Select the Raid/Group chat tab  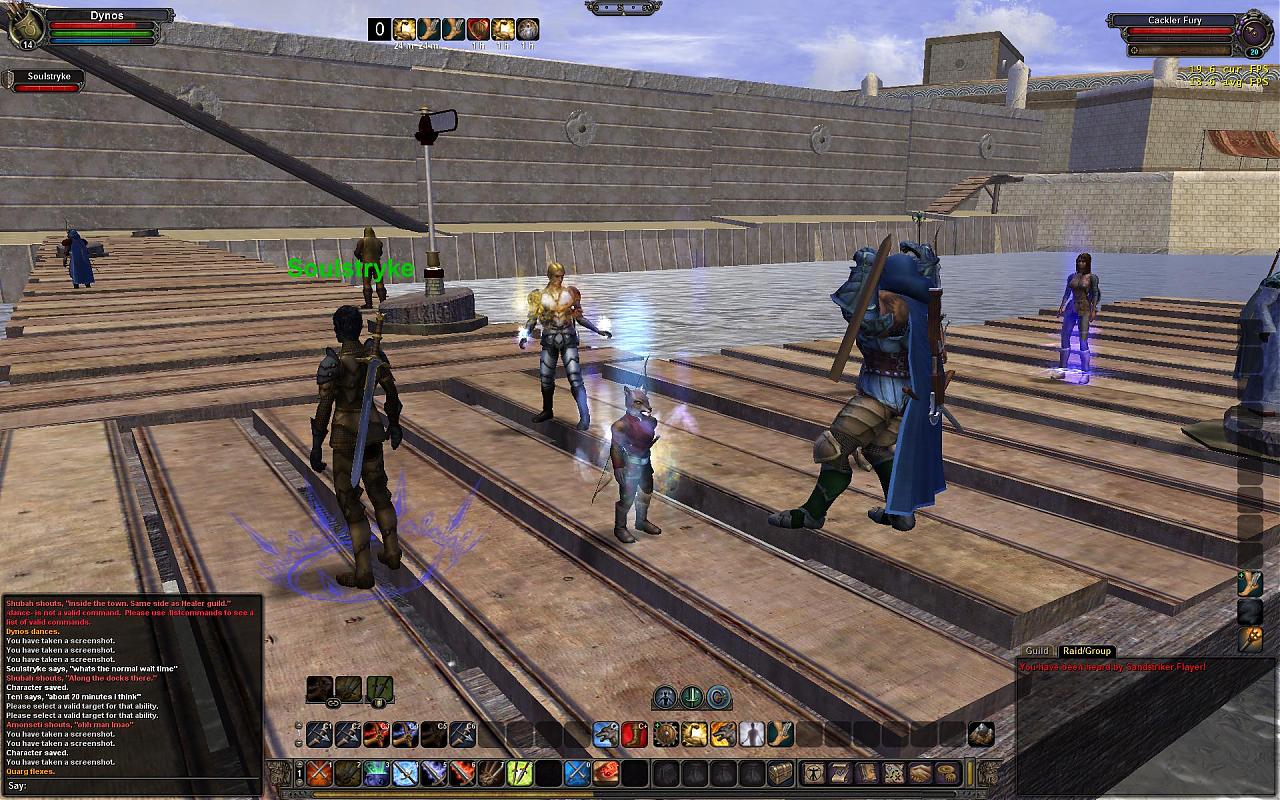(x=1087, y=651)
